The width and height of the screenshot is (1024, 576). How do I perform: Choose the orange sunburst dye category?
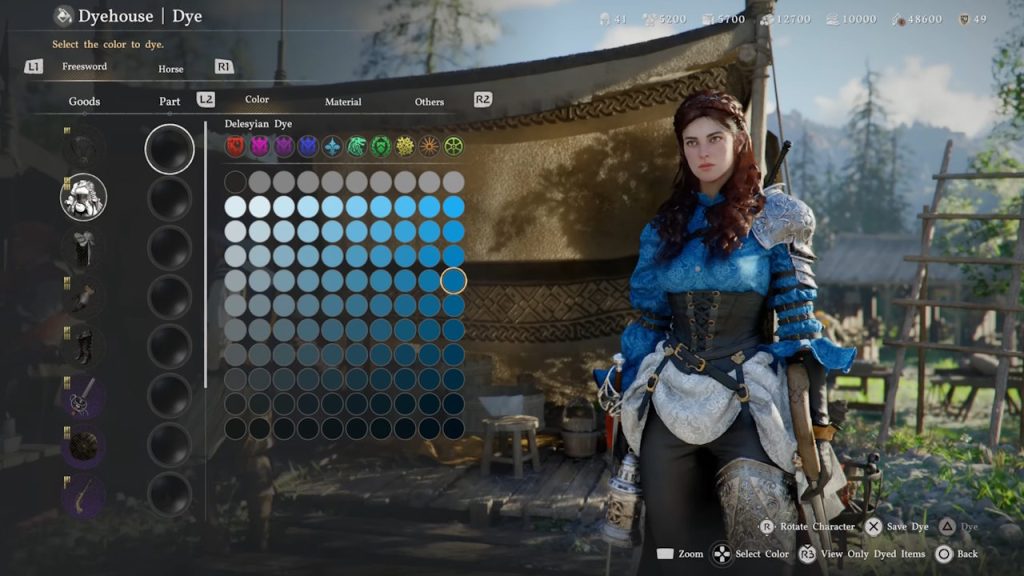coord(429,147)
